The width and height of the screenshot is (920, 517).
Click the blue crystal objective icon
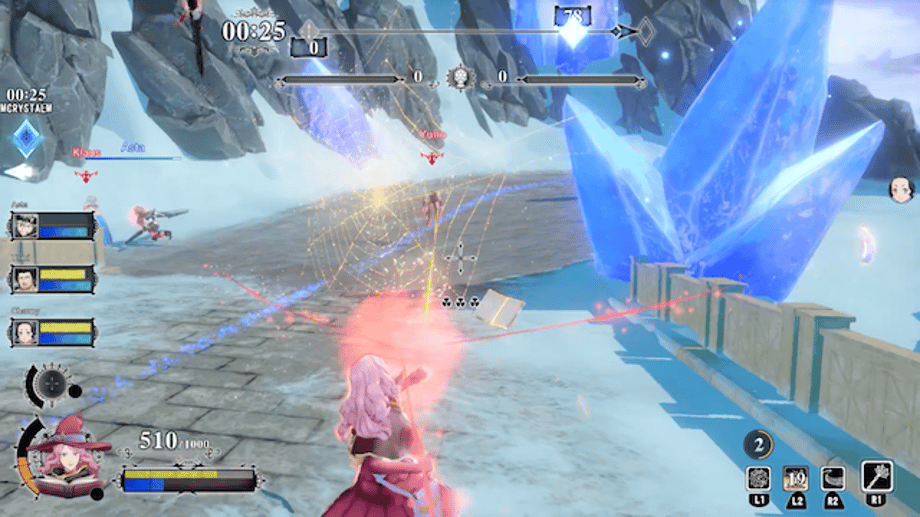point(27,138)
